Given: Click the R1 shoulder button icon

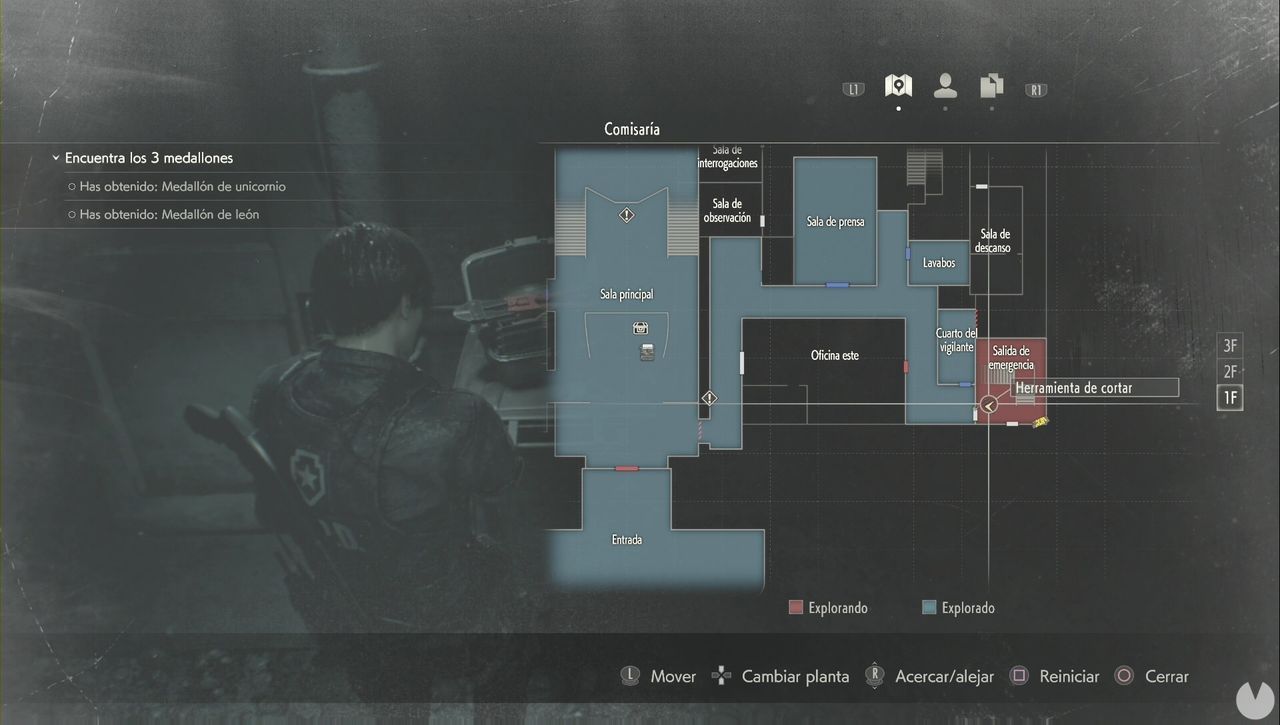Looking at the screenshot, I should tap(1035, 89).
